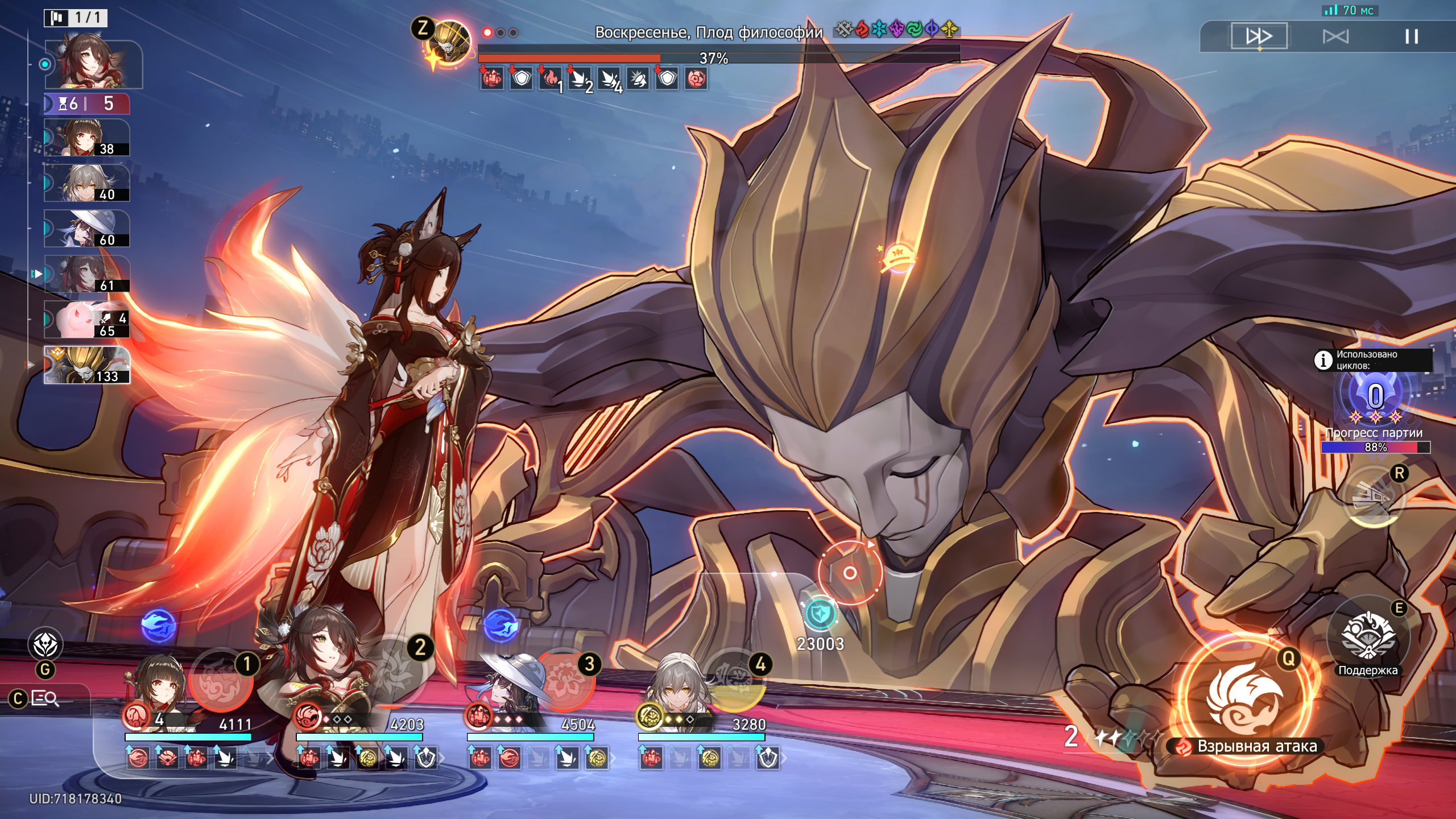Target the boss's shield toughness marker
1456x819 pixels.
[820, 614]
